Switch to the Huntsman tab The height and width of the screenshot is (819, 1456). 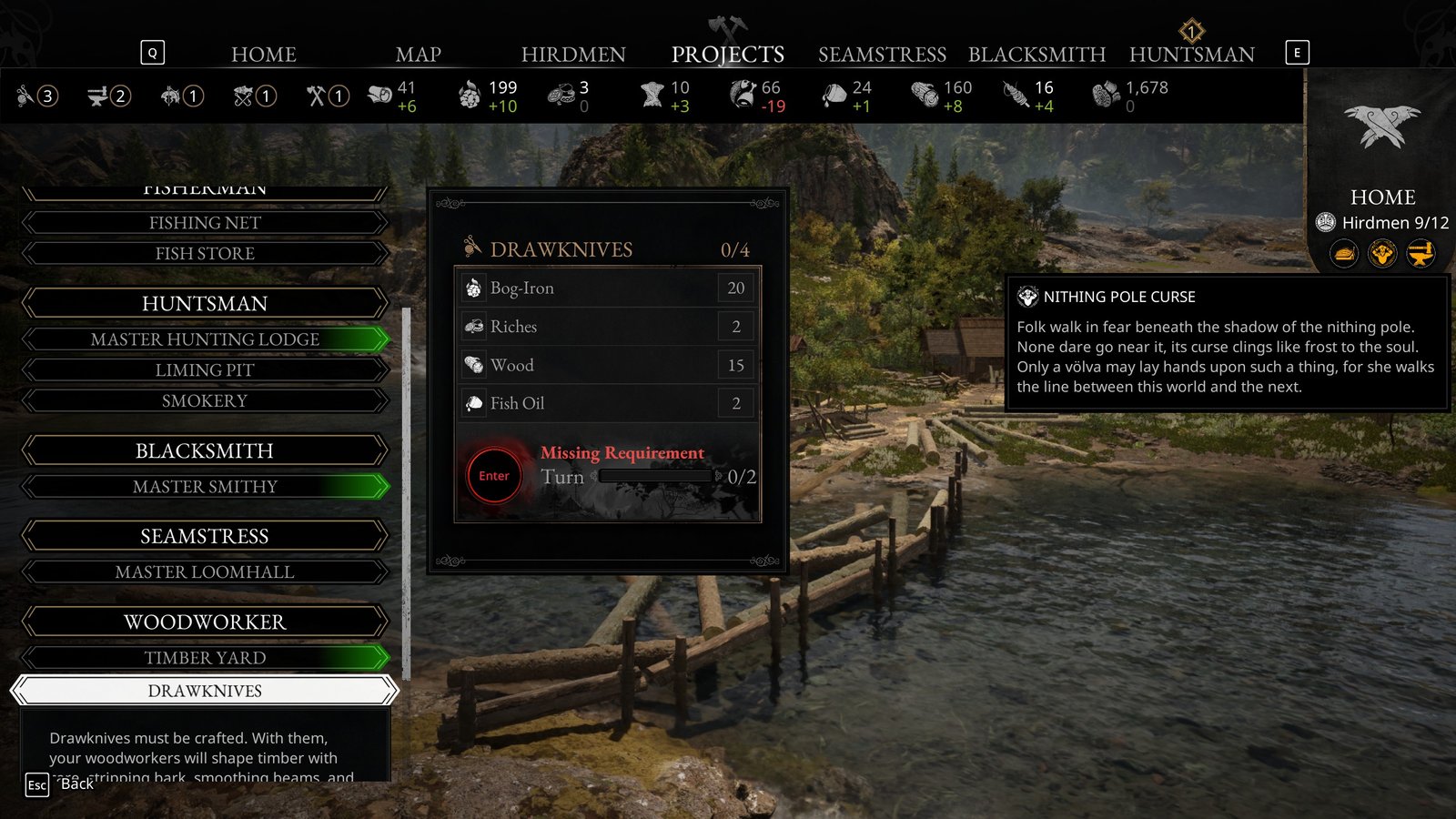[x=1191, y=55]
